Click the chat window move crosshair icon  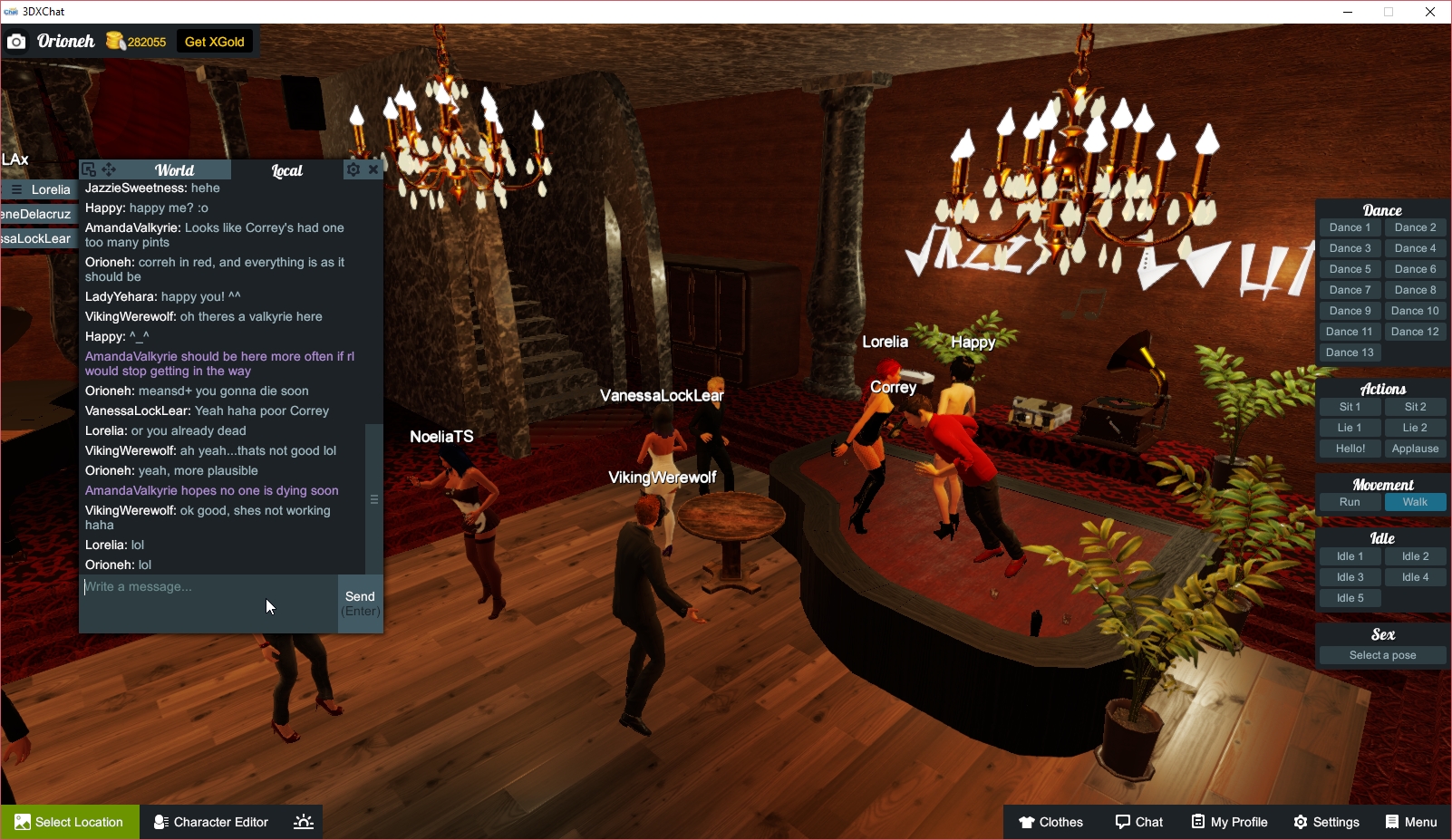tap(109, 169)
